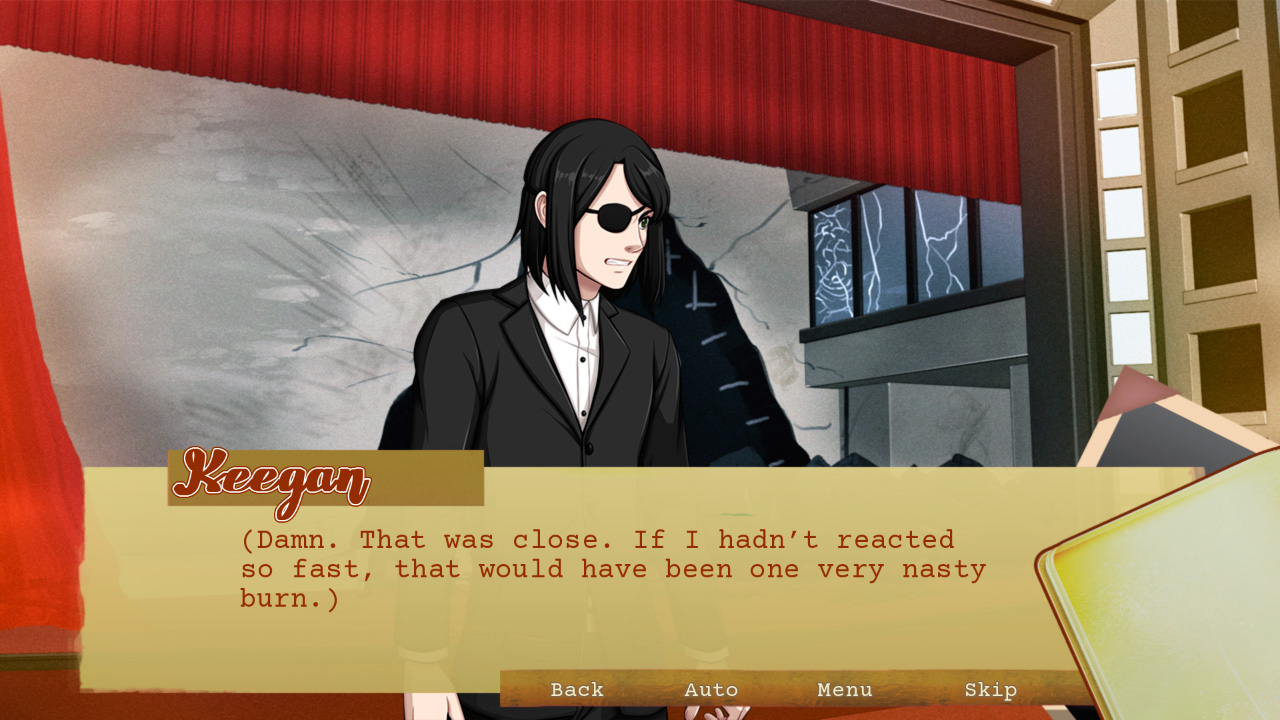Click the highlighted Back option in the toolbar

pos(576,690)
